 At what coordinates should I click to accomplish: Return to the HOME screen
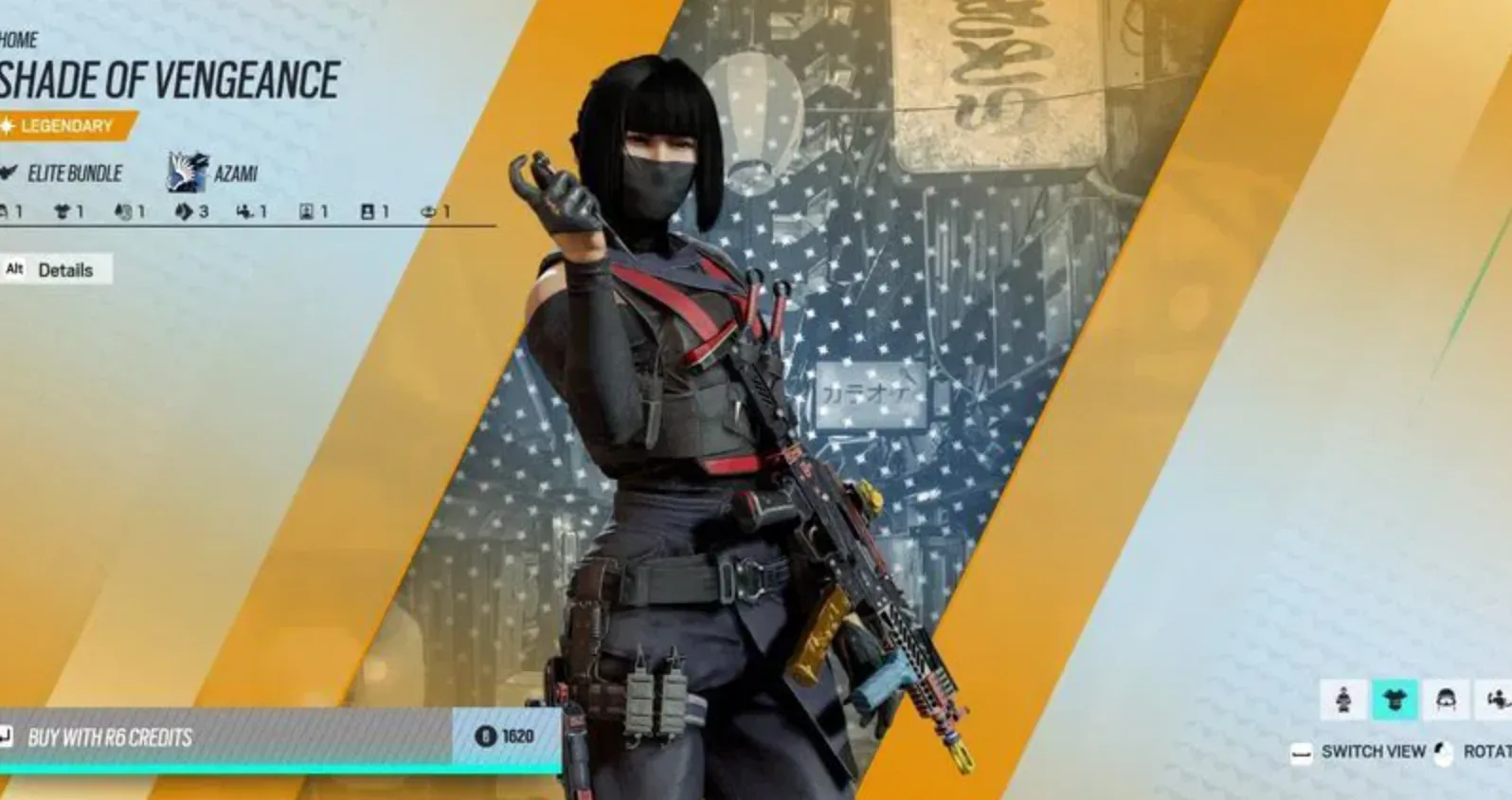coord(19,40)
